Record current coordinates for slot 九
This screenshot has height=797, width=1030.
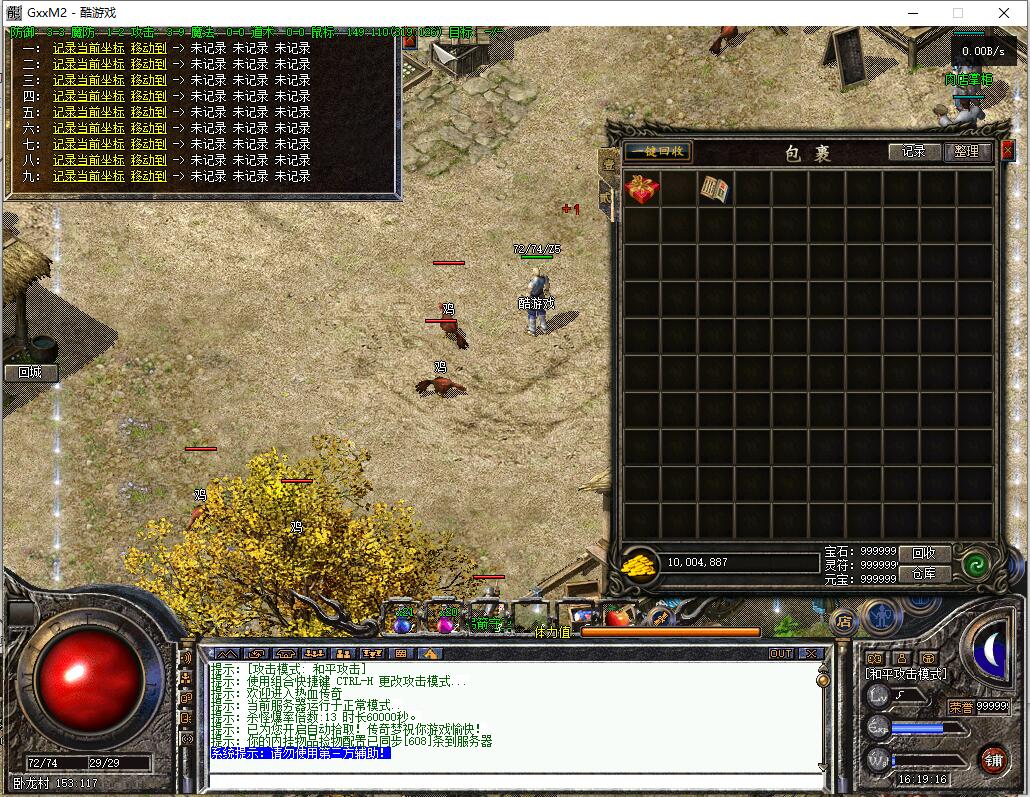point(88,176)
